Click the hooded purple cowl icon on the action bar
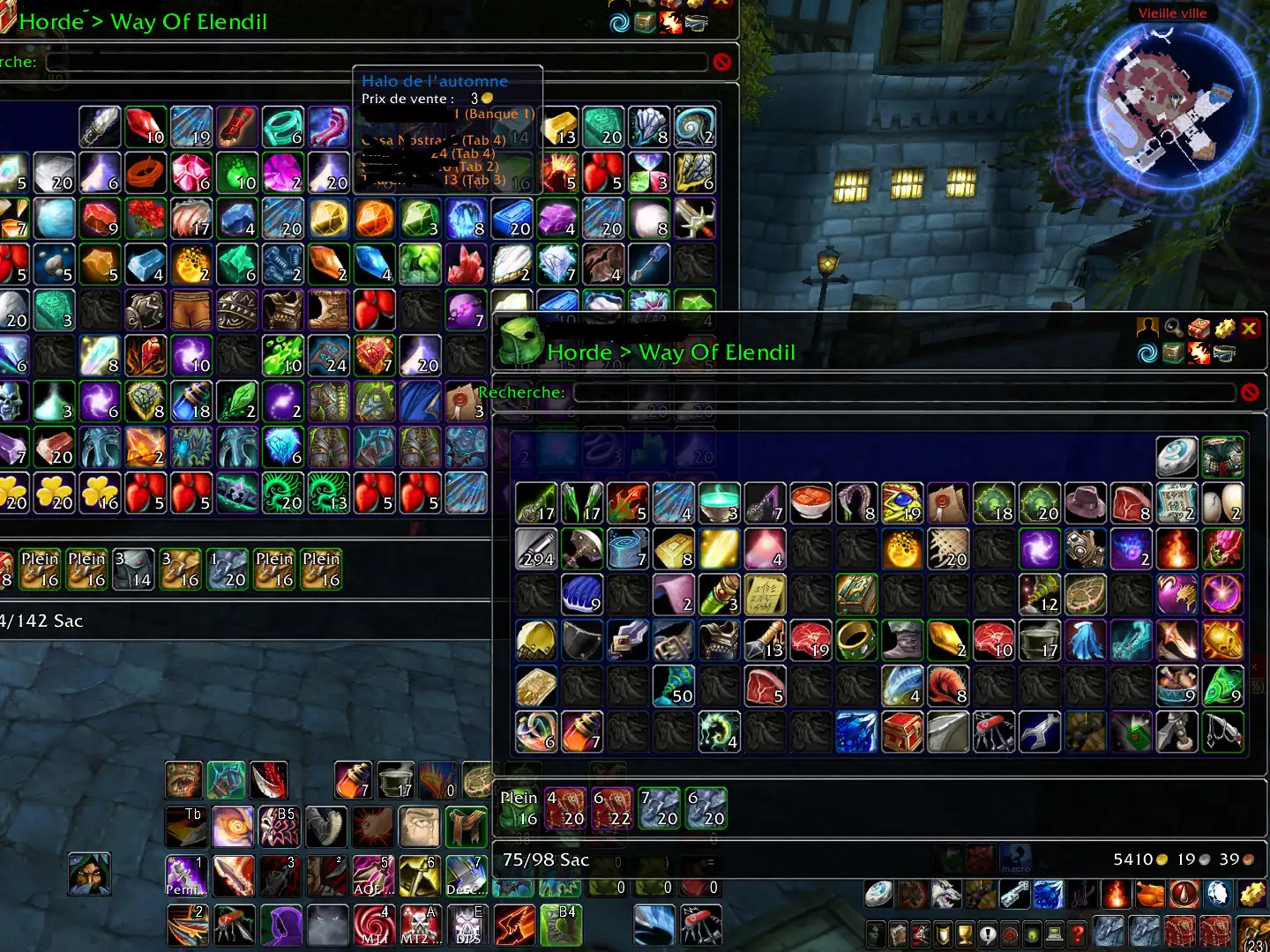Image resolution: width=1270 pixels, height=952 pixels. click(280, 923)
